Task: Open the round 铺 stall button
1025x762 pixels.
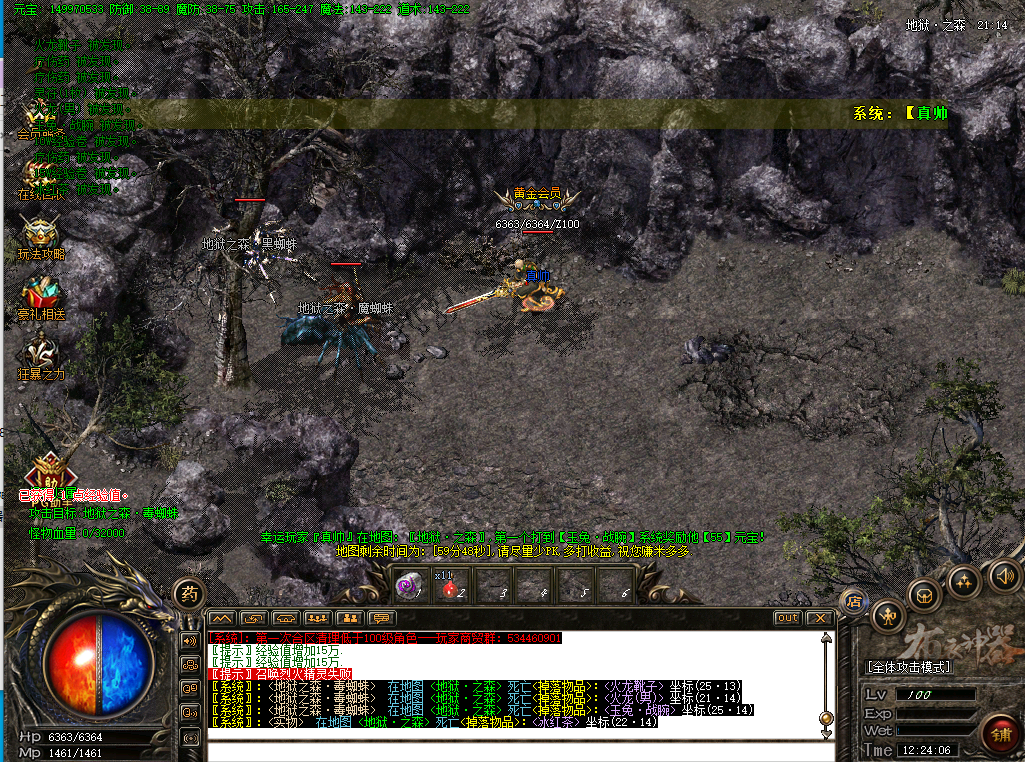Action: 999,730
